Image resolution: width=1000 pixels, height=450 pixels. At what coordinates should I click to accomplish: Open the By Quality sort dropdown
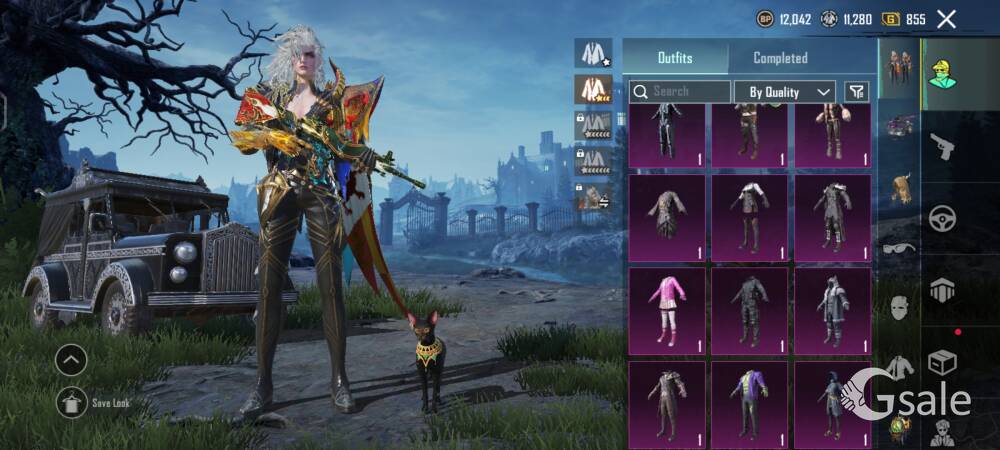click(x=785, y=92)
